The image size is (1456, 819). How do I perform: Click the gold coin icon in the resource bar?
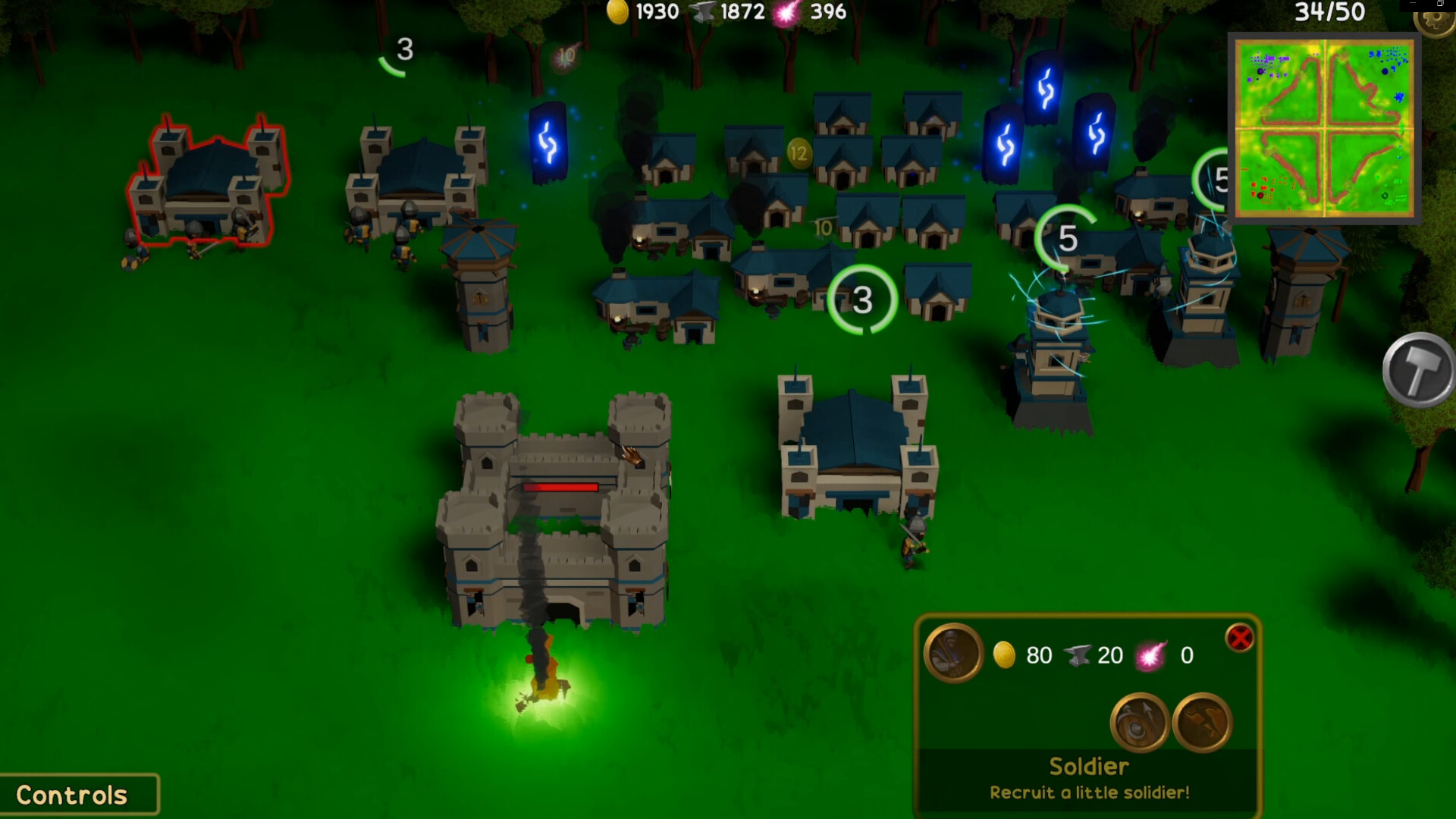click(x=620, y=12)
